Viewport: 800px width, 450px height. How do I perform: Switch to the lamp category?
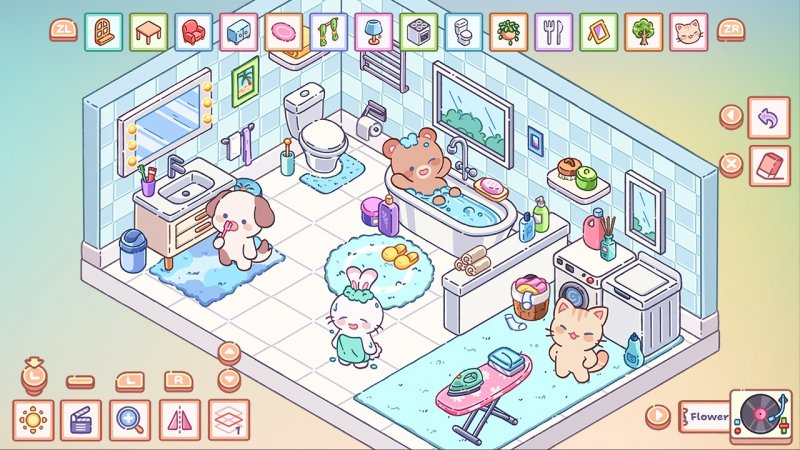[374, 31]
